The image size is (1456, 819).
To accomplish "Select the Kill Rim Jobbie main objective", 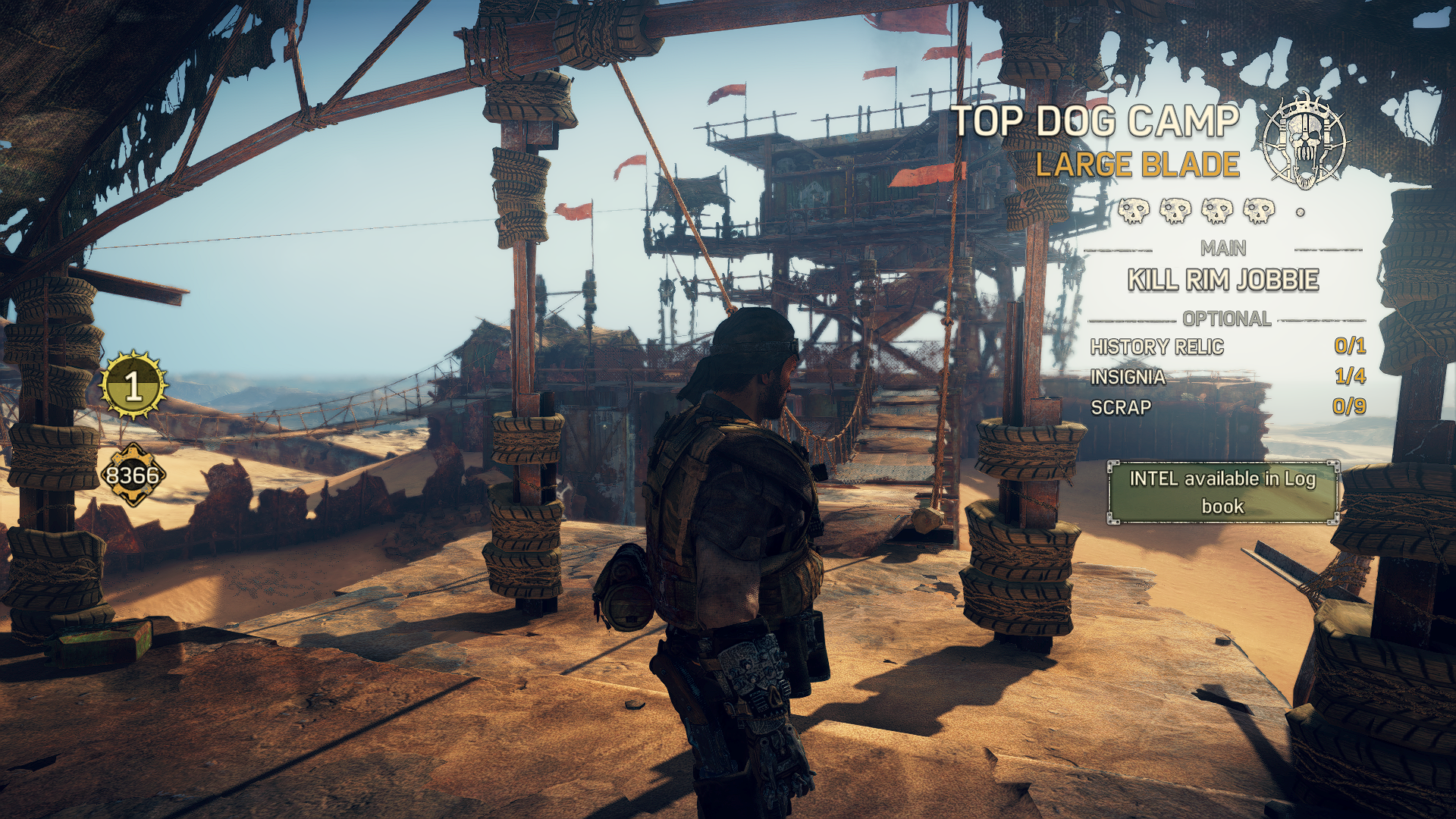I will [x=1222, y=280].
